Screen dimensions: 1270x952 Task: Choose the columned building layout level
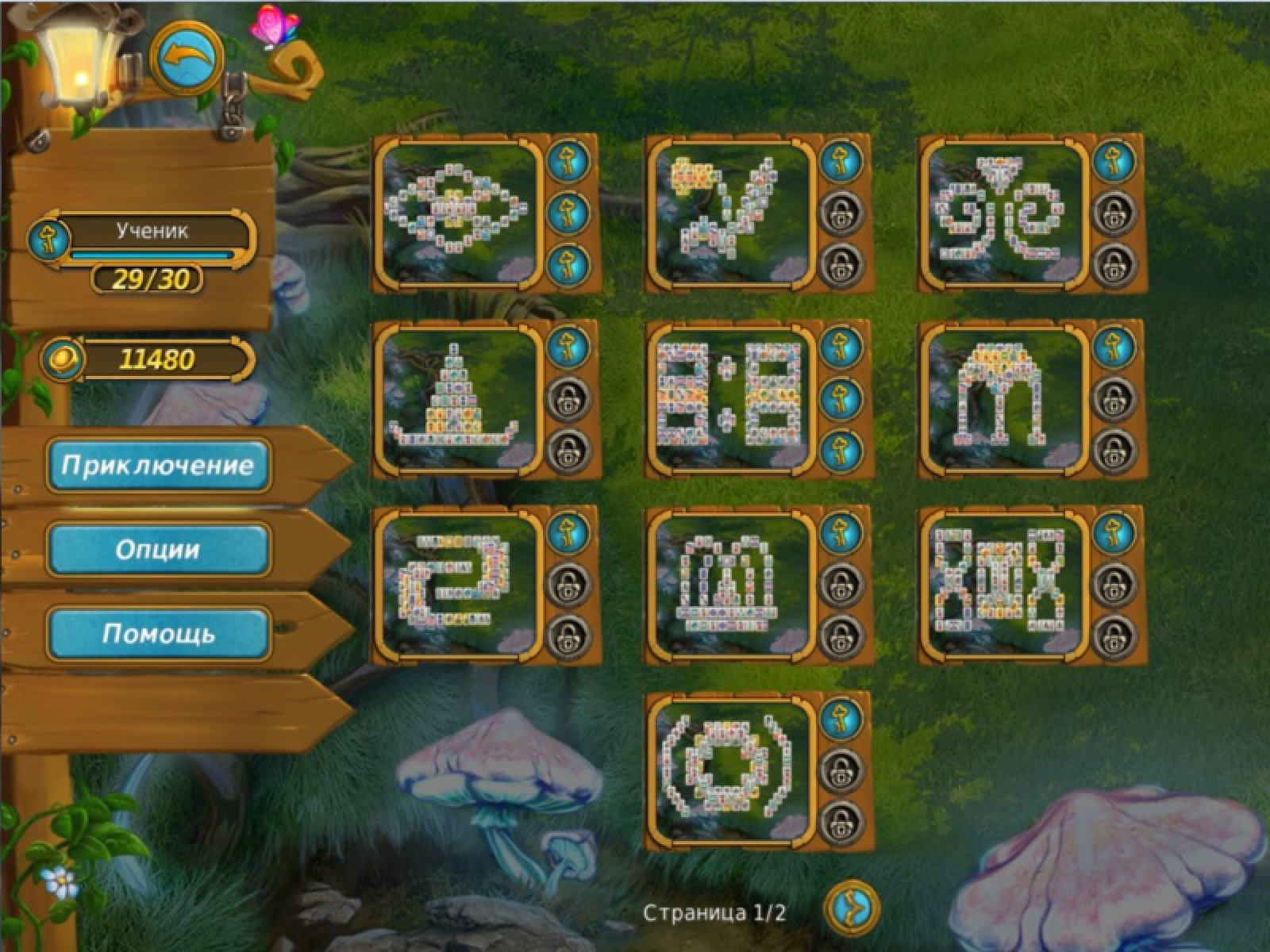coord(732,584)
